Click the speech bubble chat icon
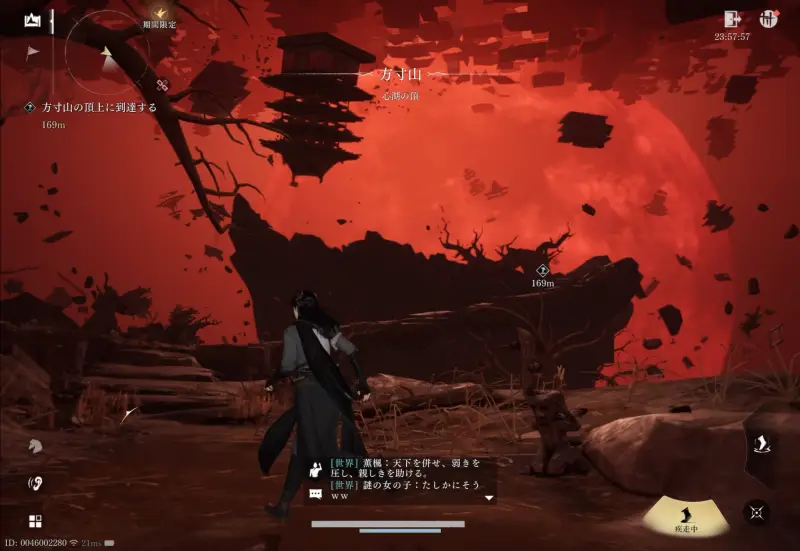Screen dimensions: 800x551 (x=316, y=494)
